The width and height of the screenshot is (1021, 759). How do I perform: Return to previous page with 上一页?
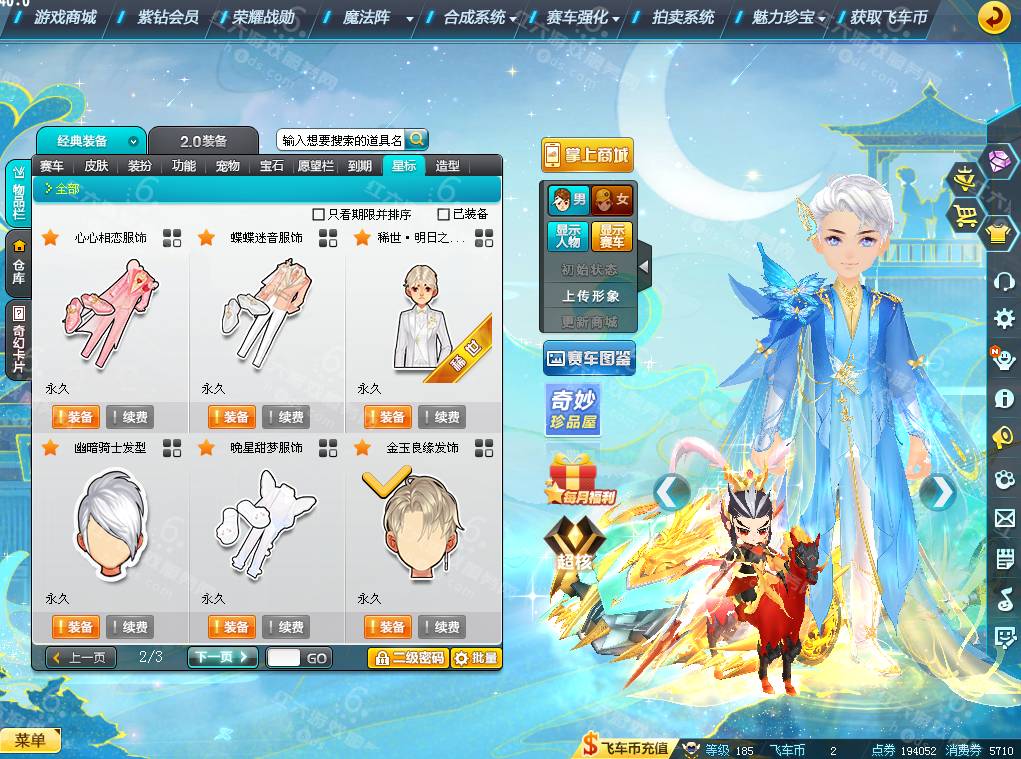click(x=82, y=657)
